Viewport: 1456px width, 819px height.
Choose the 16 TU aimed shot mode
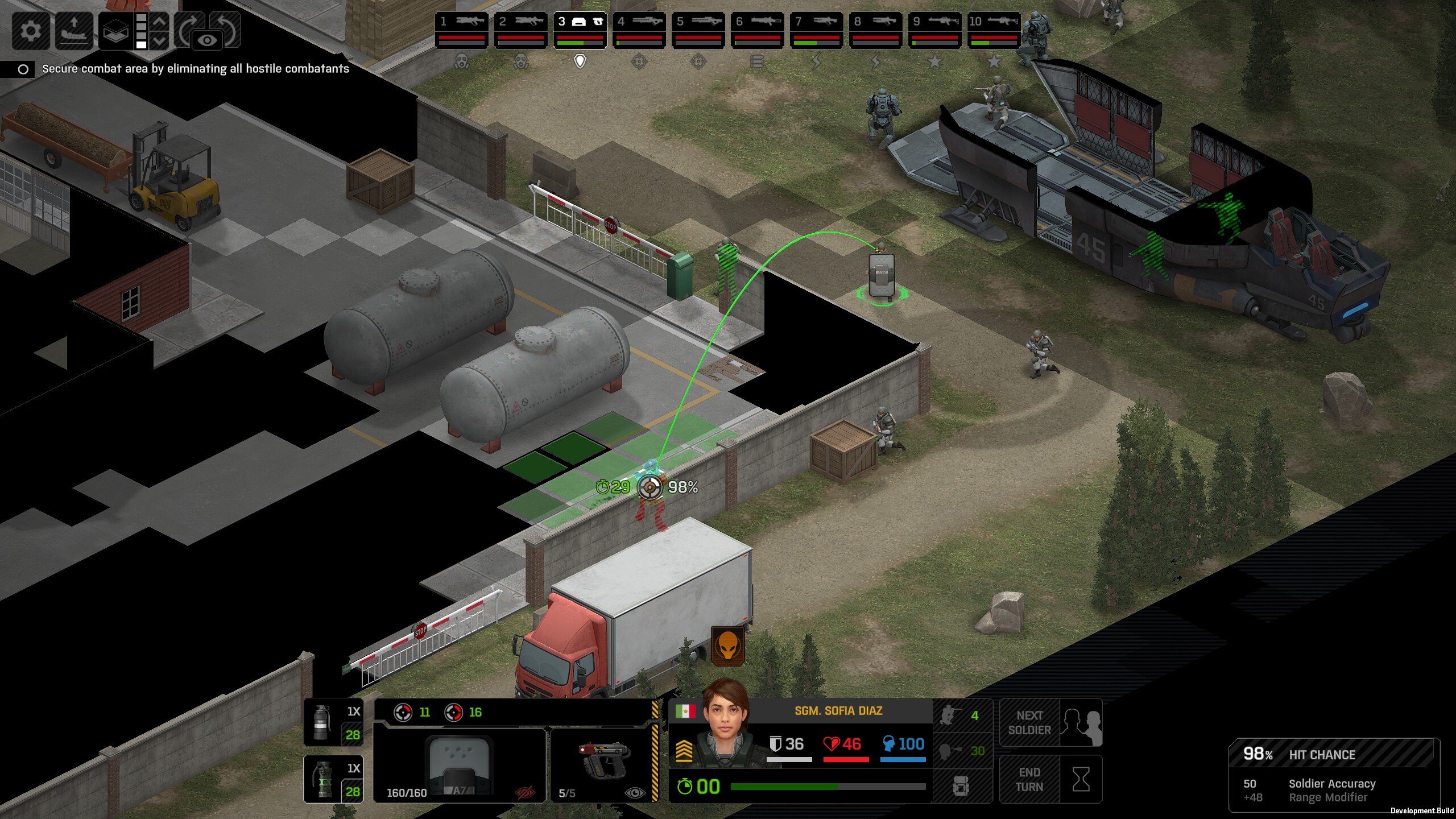(x=463, y=712)
